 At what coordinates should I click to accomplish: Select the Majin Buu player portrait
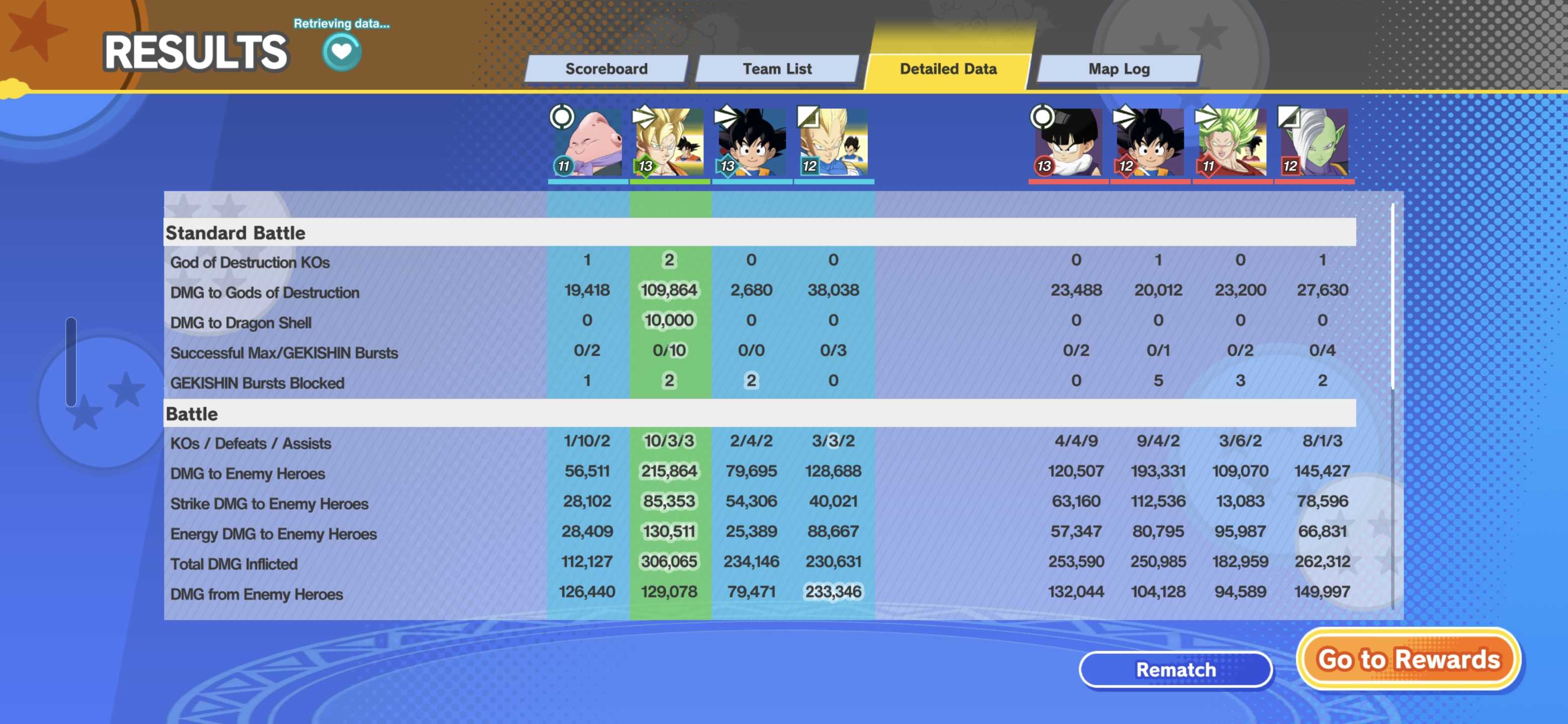pyautogui.click(x=587, y=143)
